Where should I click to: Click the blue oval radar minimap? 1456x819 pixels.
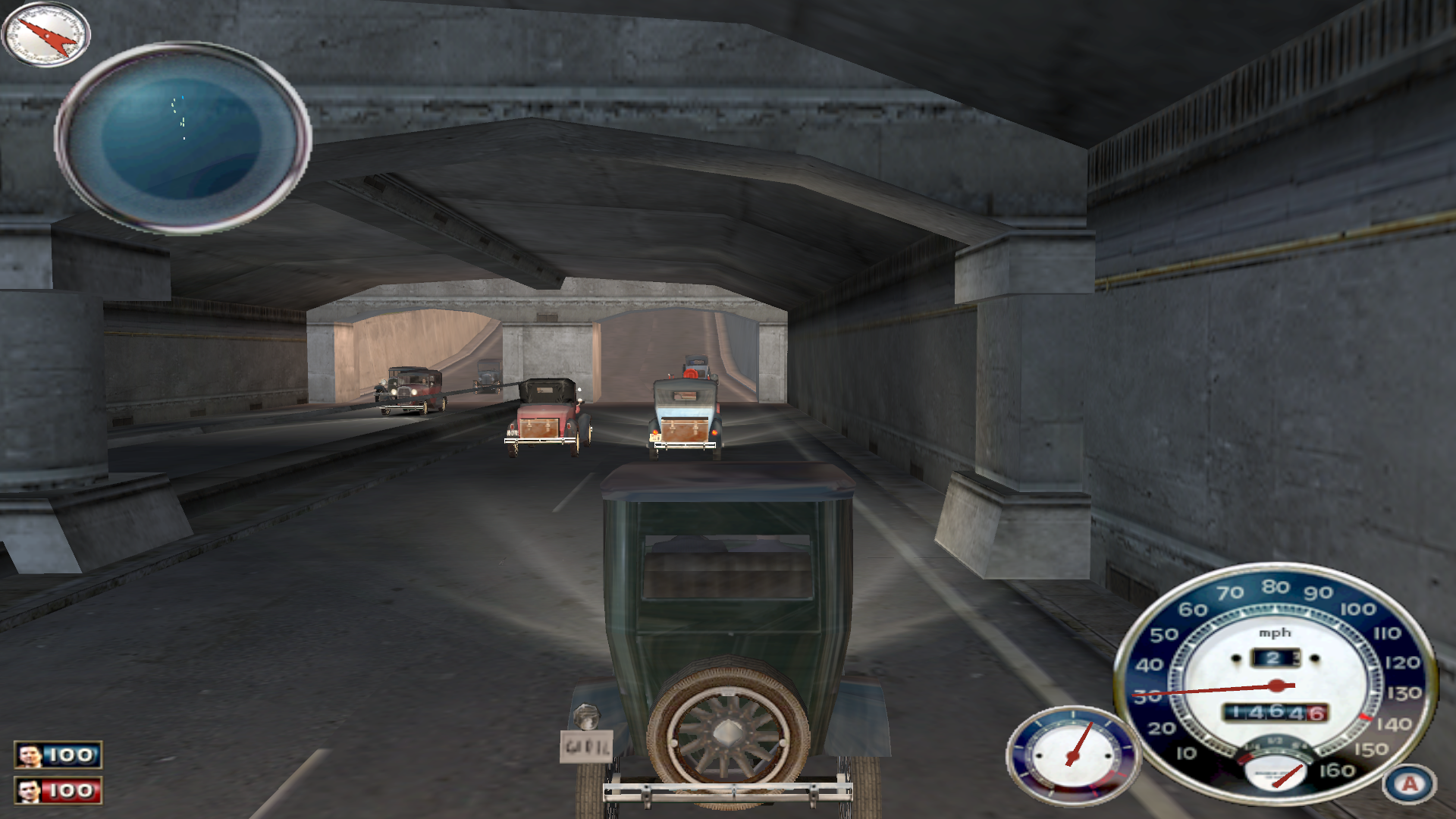(183, 137)
